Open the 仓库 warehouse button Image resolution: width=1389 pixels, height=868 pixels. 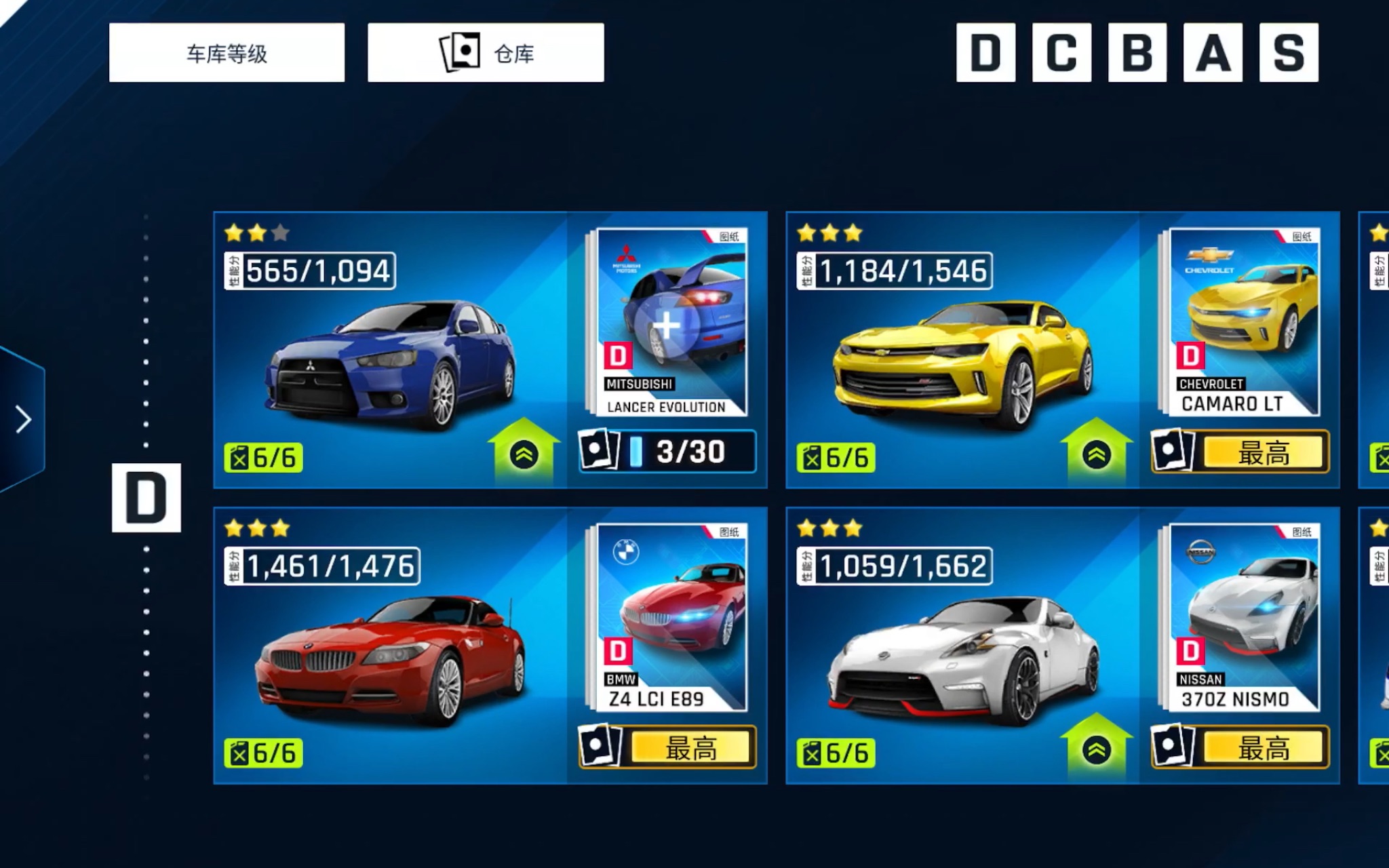pyautogui.click(x=486, y=53)
